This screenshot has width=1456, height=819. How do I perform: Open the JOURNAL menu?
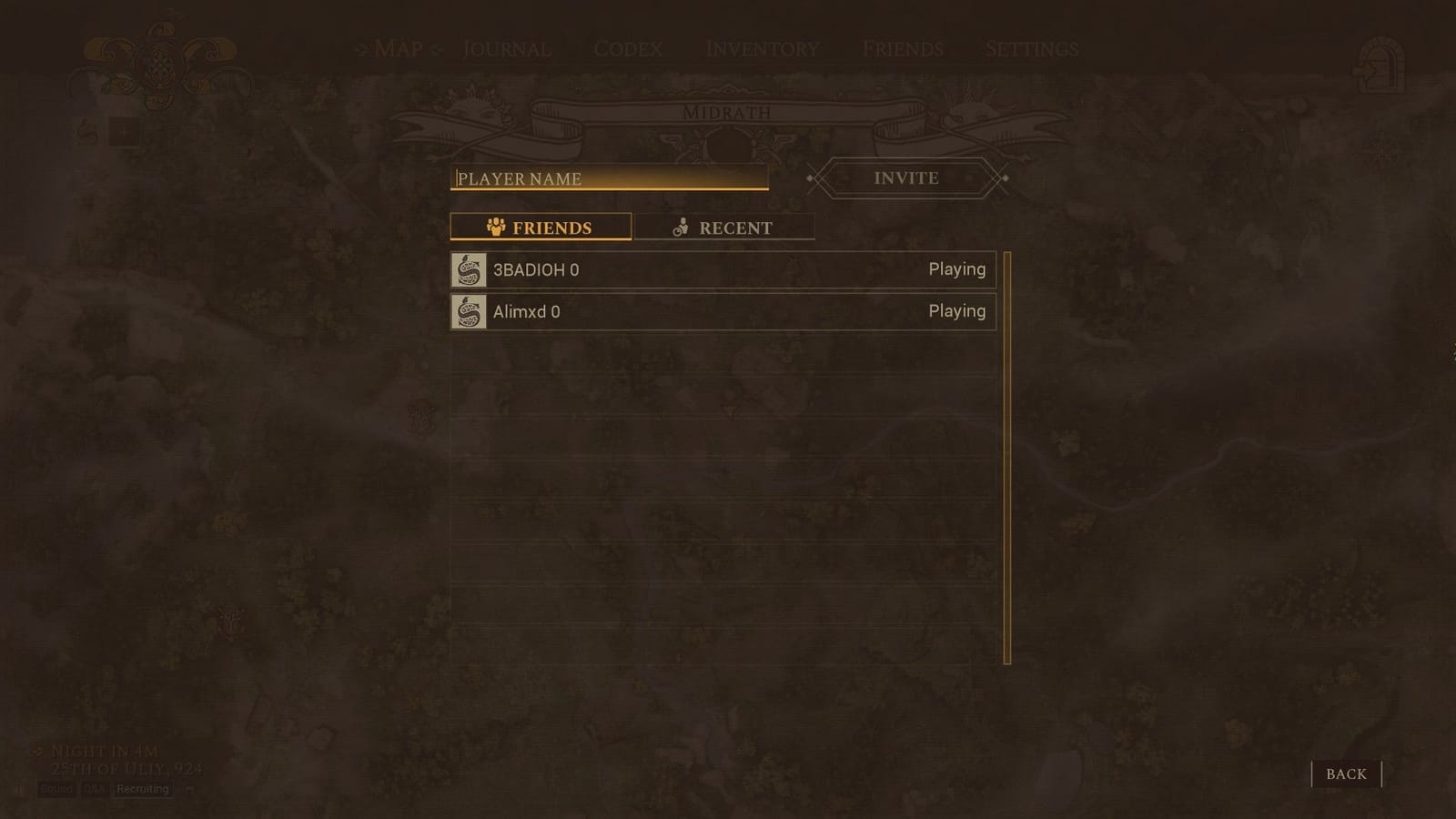(505, 49)
